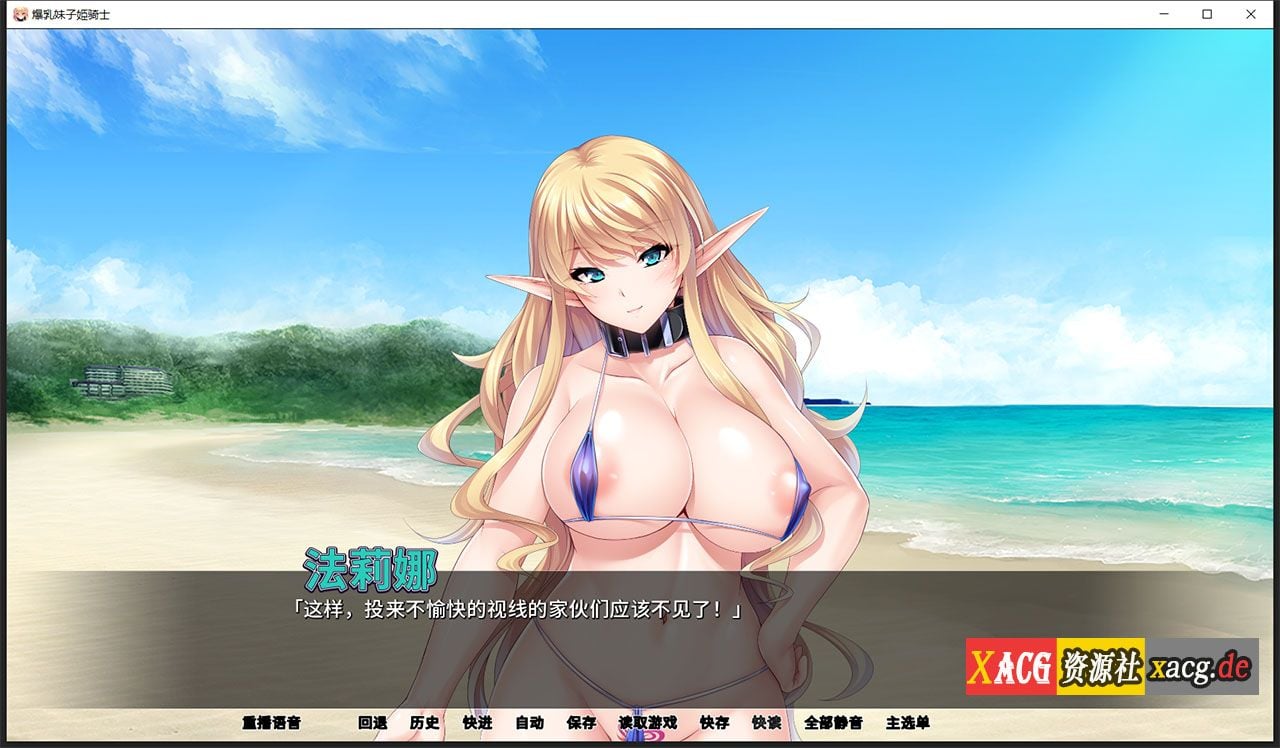The image size is (1280, 748).
Task: Open the 保存 save screen
Action: click(x=583, y=722)
